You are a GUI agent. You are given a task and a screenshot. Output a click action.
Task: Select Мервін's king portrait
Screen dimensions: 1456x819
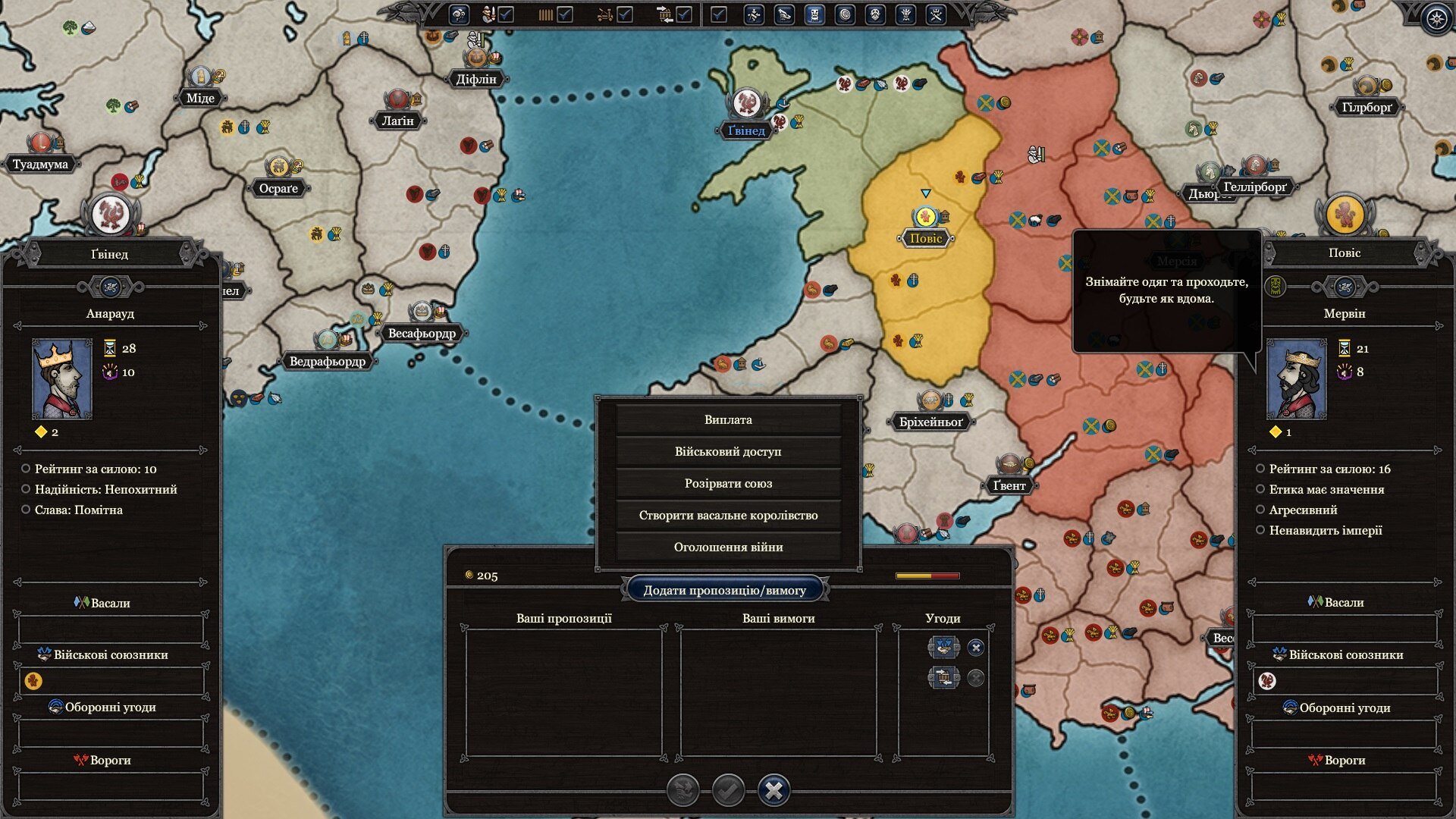1297,379
